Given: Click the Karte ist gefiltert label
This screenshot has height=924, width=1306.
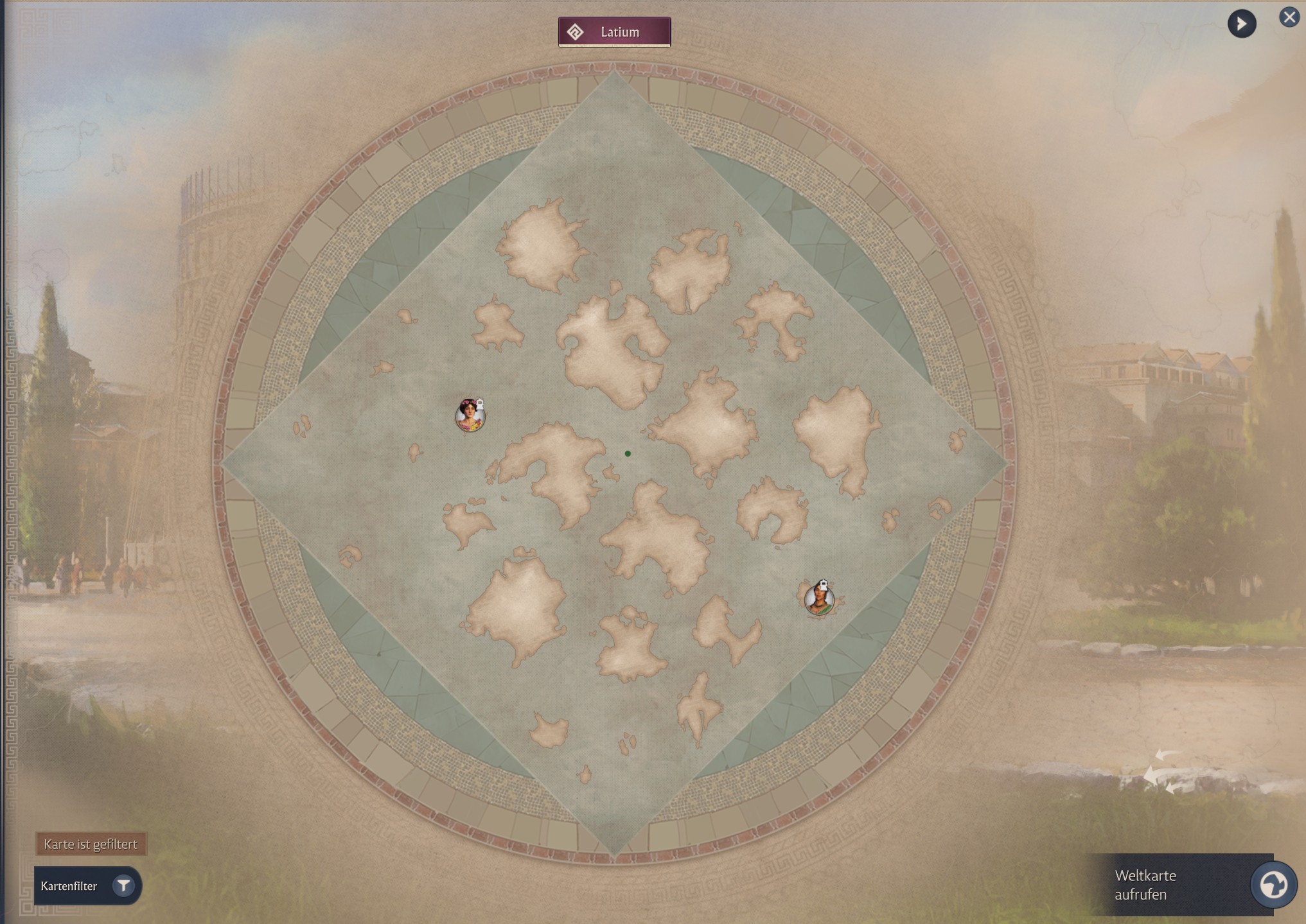Looking at the screenshot, I should [91, 844].
